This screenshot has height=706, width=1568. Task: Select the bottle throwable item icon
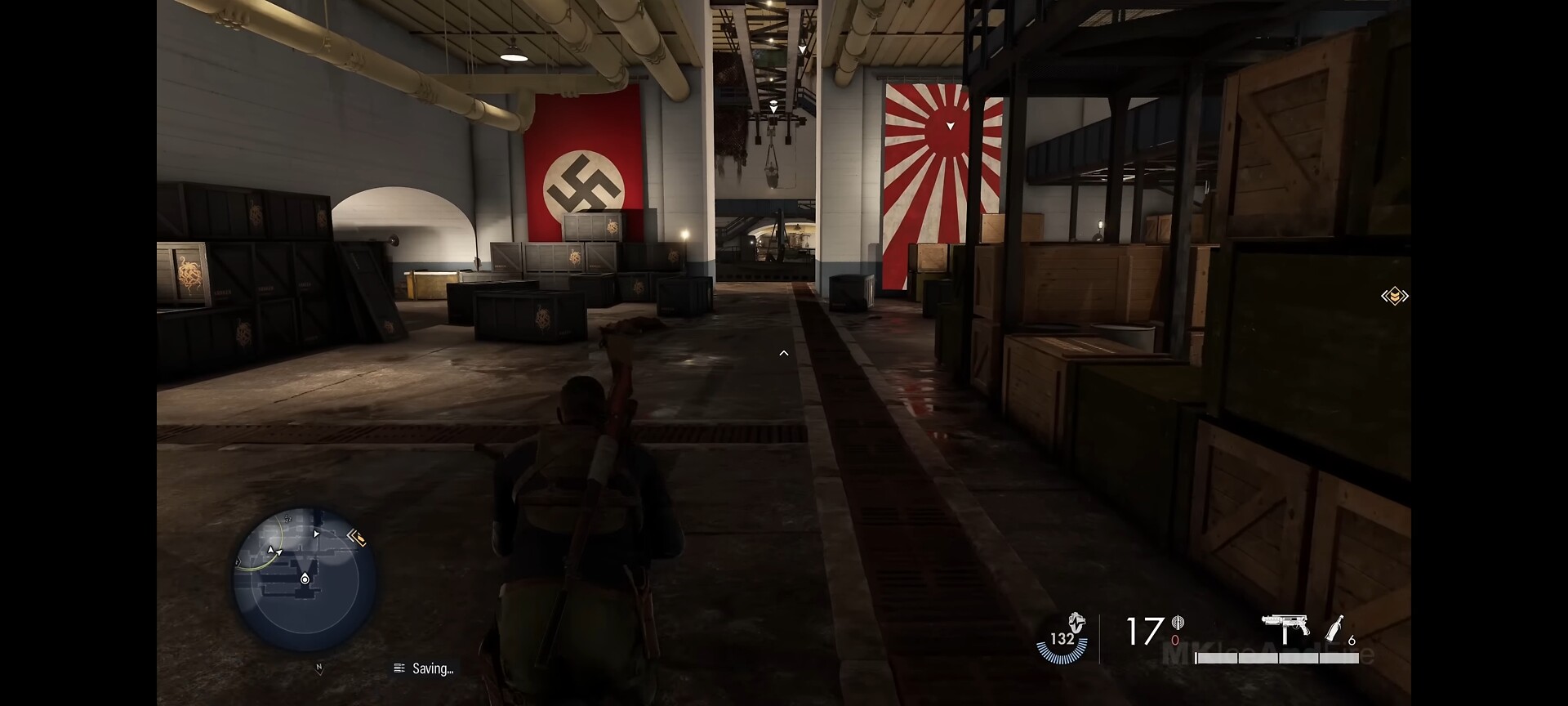(1334, 628)
